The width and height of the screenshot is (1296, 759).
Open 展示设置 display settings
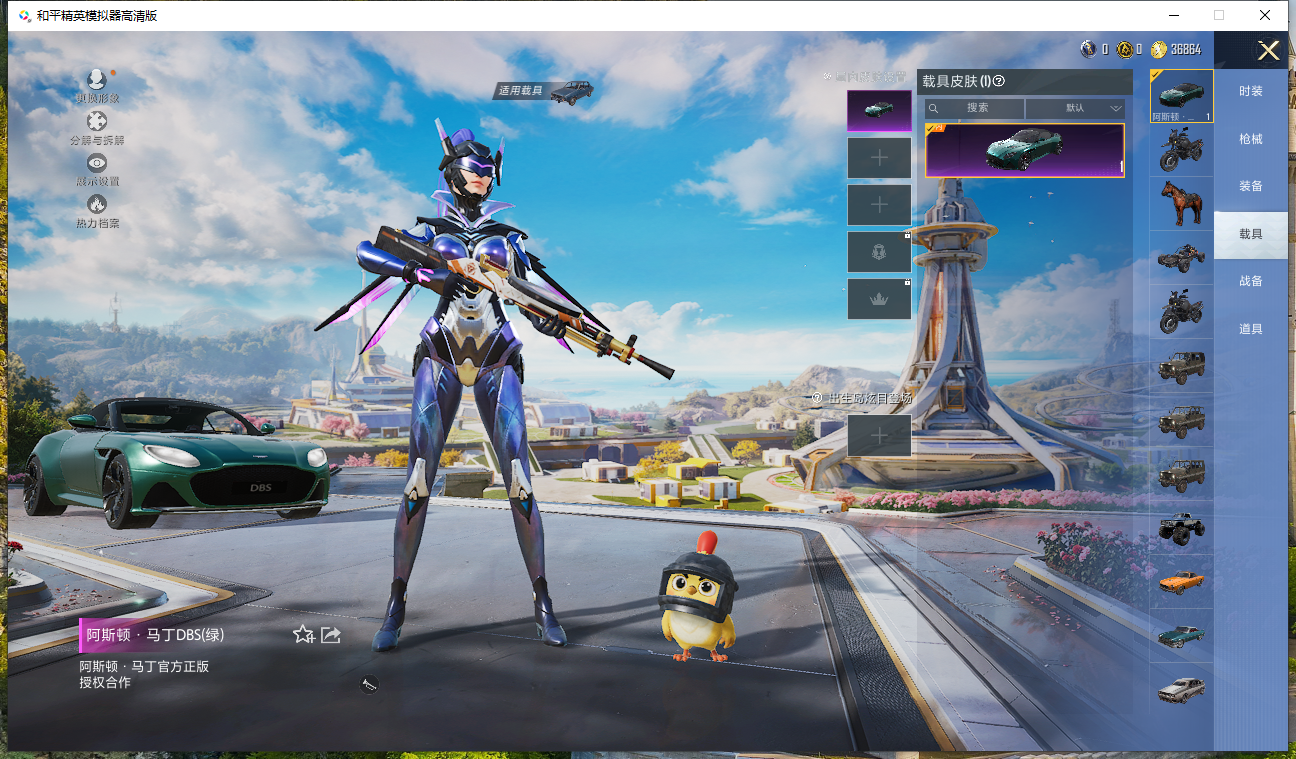(x=97, y=169)
